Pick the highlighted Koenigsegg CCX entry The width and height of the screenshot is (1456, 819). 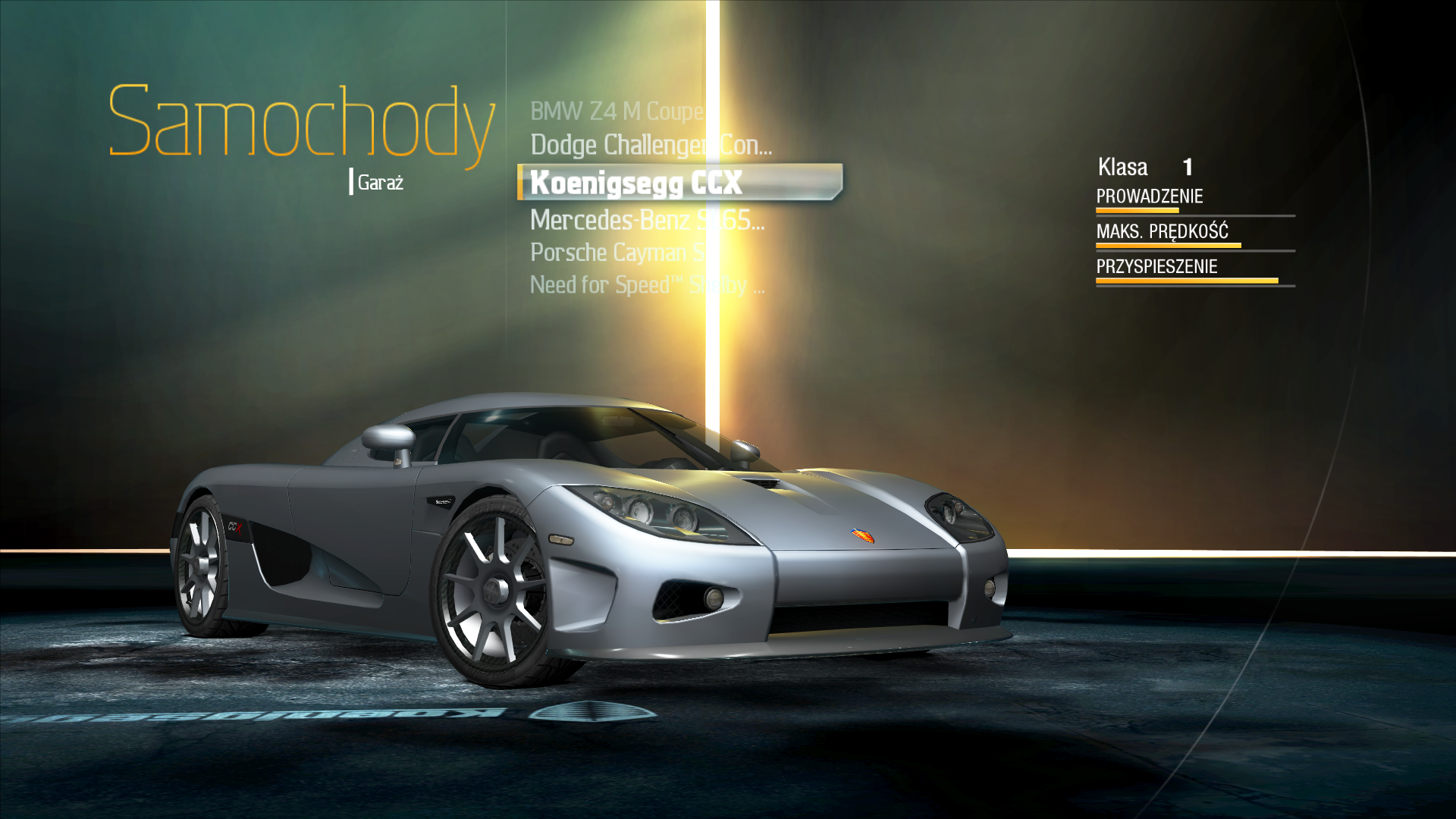click(x=637, y=183)
